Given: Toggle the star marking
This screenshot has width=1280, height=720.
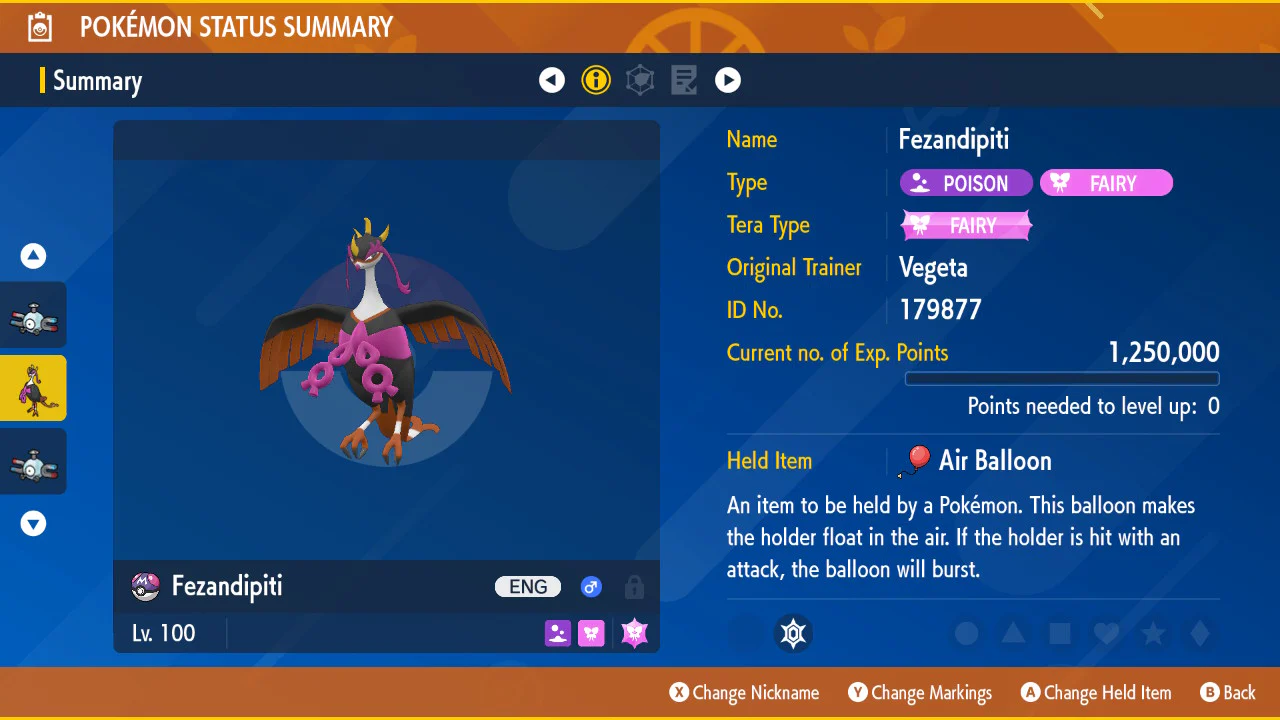Looking at the screenshot, I should [x=1153, y=634].
